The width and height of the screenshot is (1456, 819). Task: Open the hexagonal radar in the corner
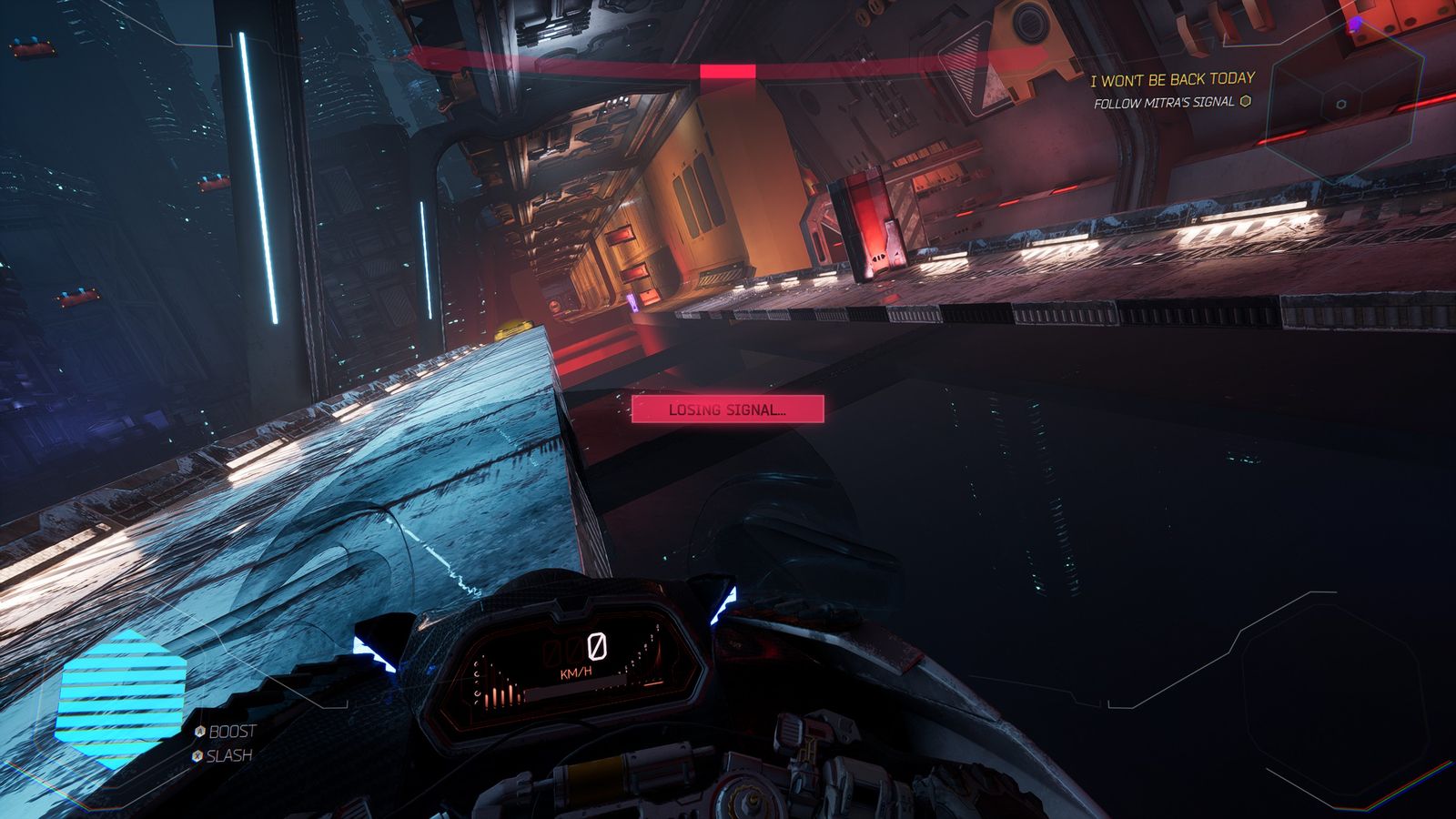click(1340, 104)
